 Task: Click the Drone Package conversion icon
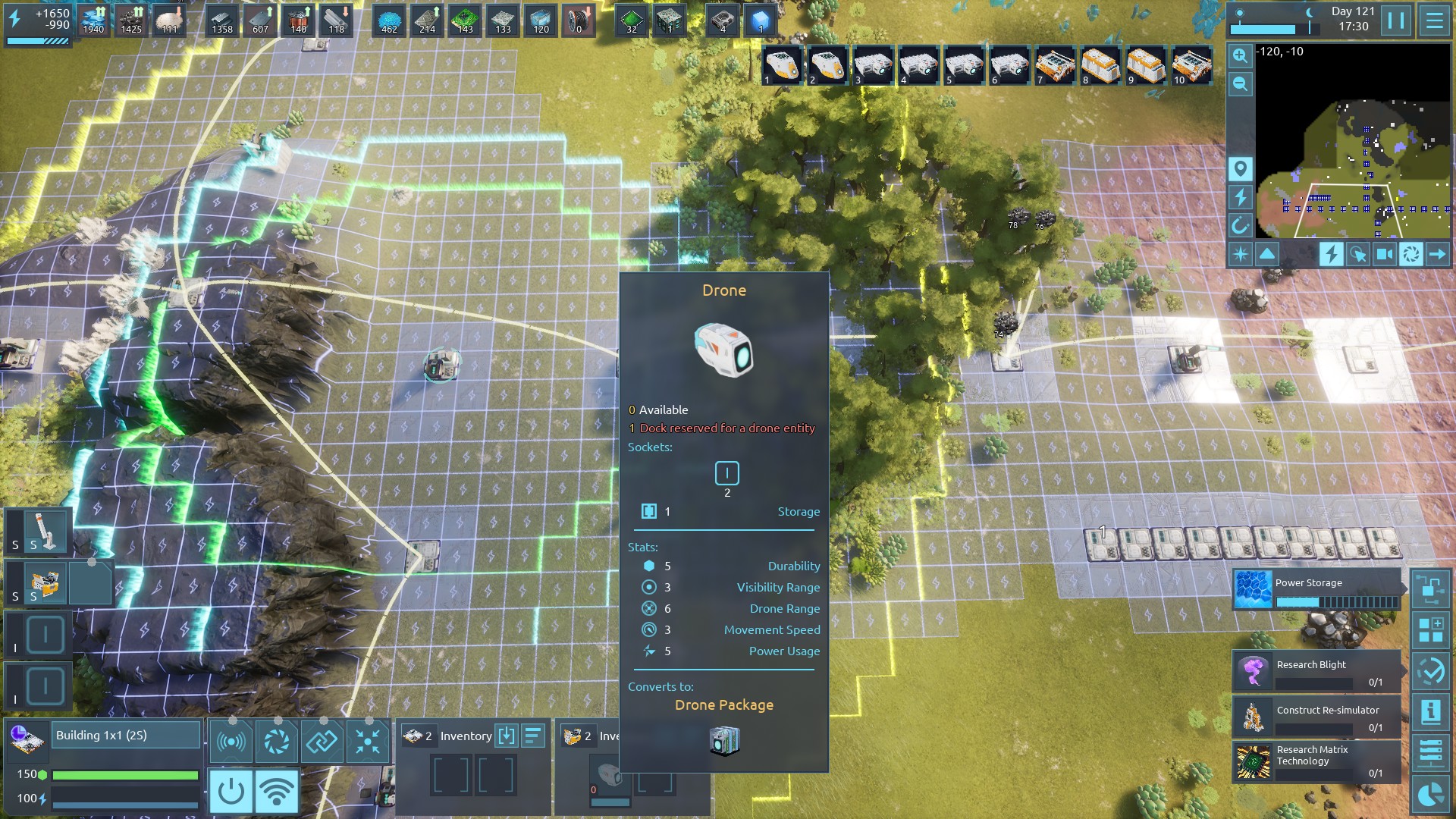pos(724,740)
